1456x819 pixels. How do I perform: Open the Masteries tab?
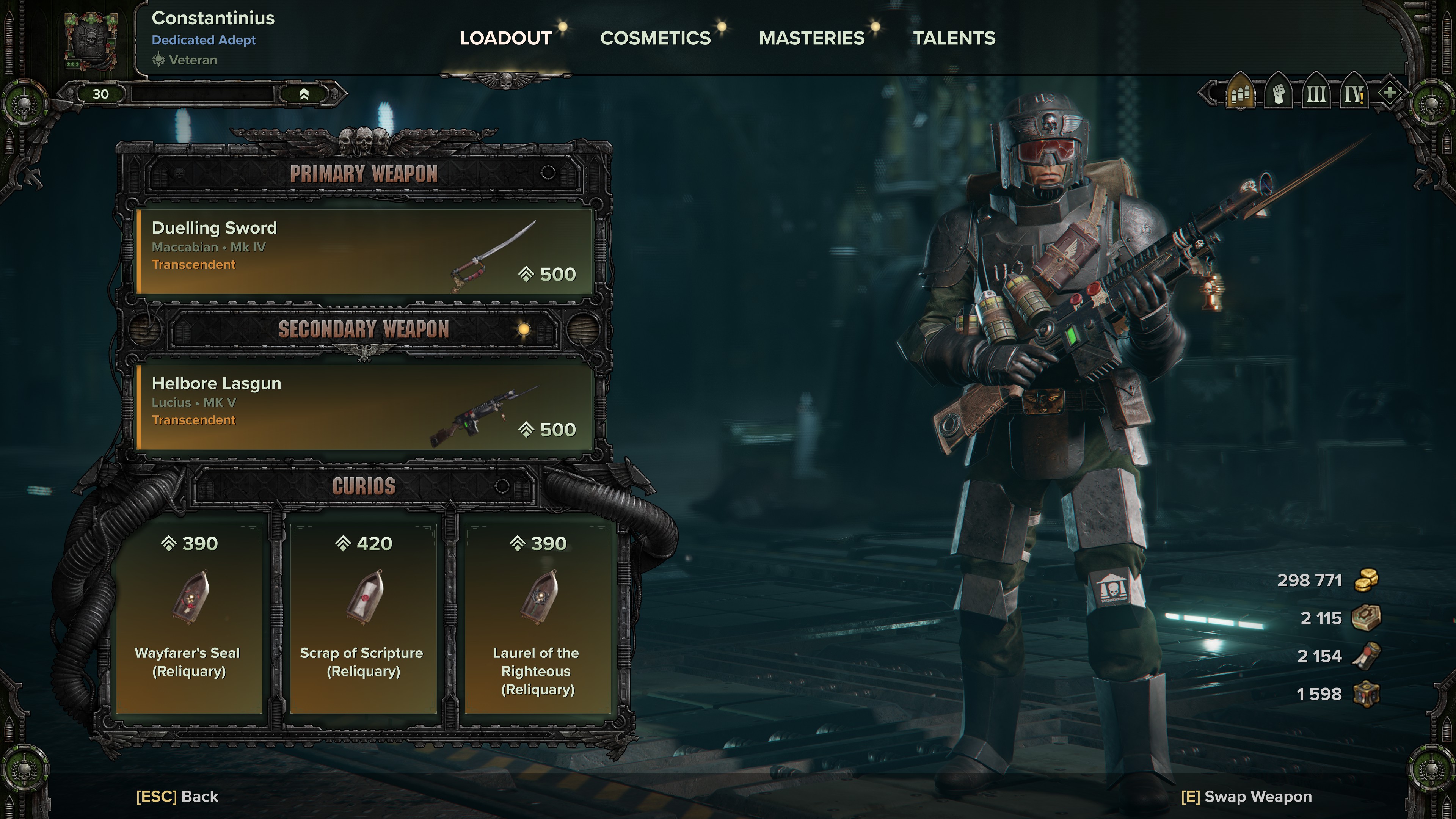click(x=812, y=38)
